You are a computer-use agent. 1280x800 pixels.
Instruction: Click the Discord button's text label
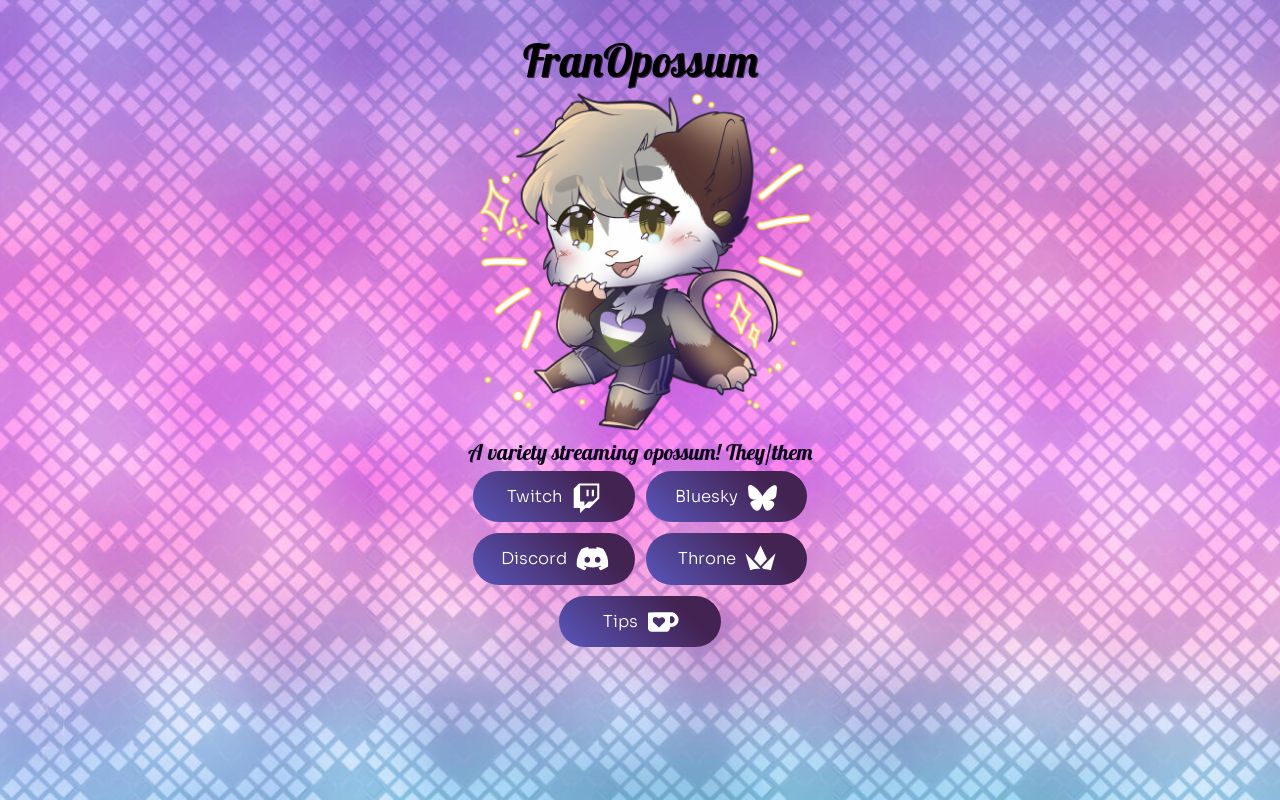tap(533, 559)
